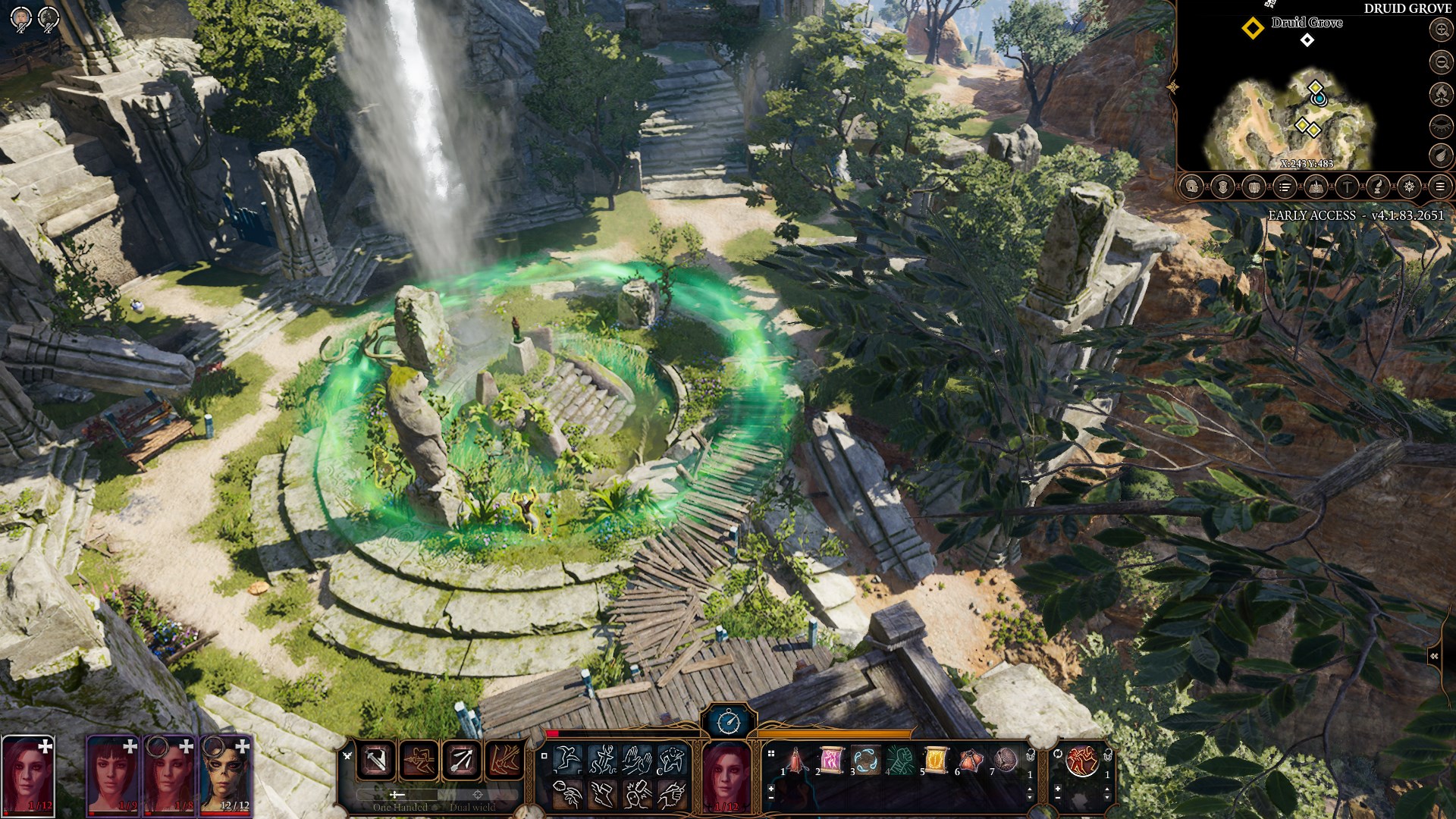Use the healing potion in hotbar slot 1
The height and width of the screenshot is (819, 1456).
[795, 760]
